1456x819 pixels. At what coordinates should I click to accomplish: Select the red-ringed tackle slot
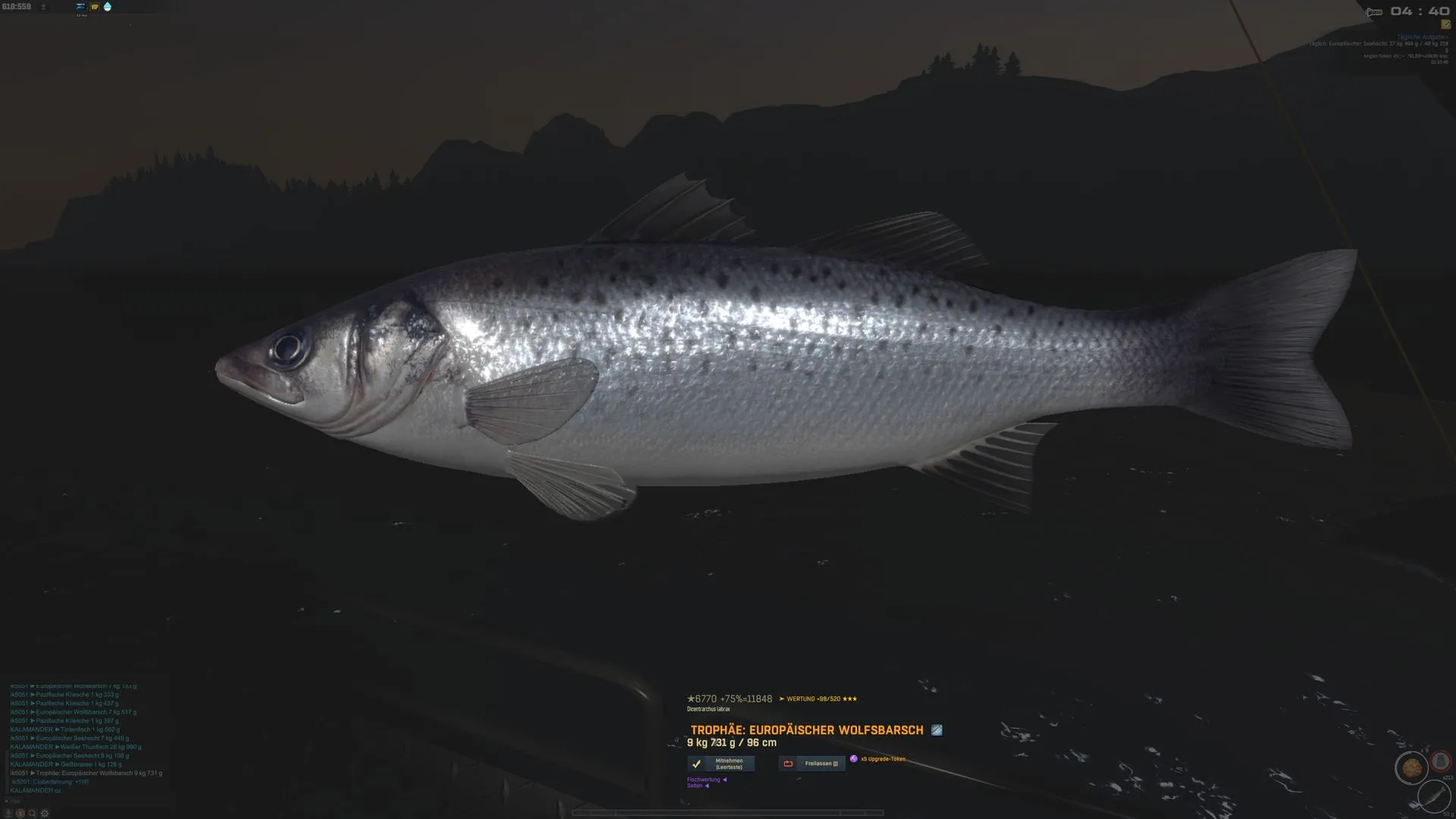(1440, 761)
